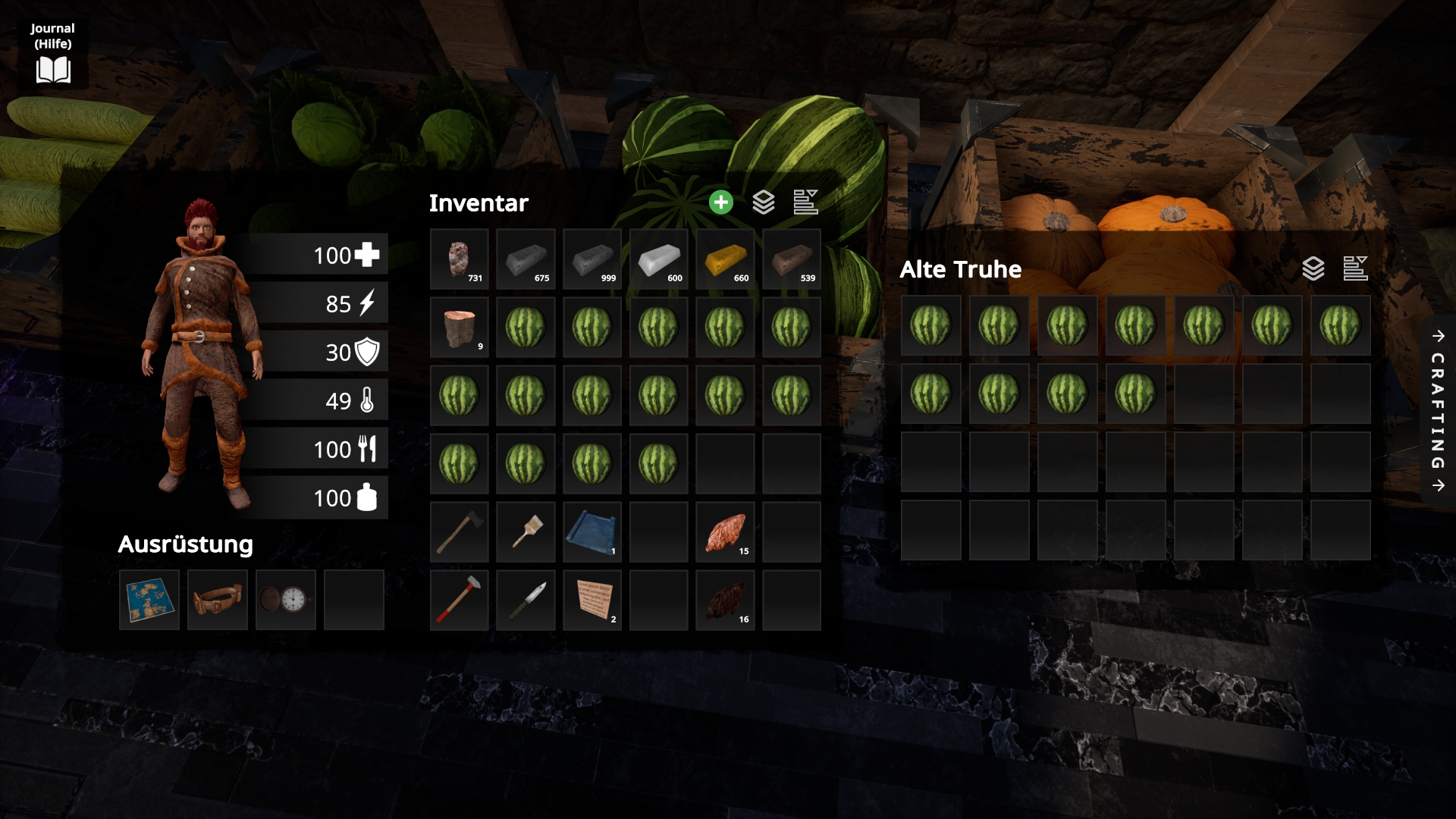Click the stack layers icon beside Inventar
This screenshot has width=1456, height=819.
pyautogui.click(x=764, y=202)
